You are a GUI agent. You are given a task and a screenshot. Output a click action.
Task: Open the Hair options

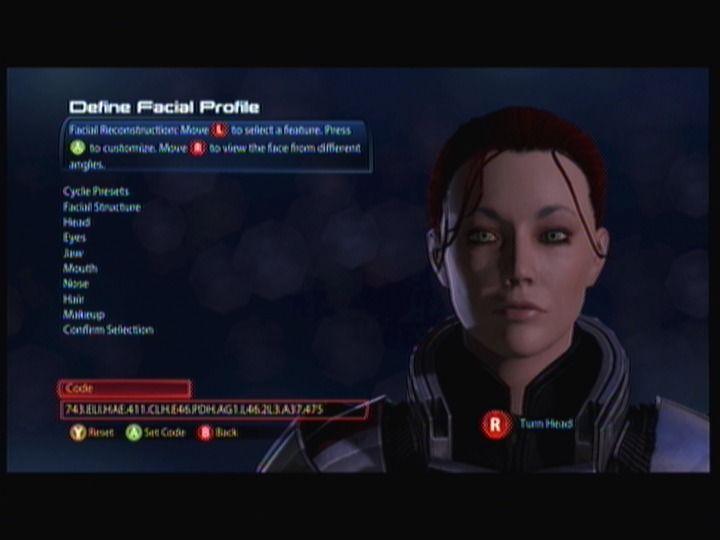[x=74, y=299]
